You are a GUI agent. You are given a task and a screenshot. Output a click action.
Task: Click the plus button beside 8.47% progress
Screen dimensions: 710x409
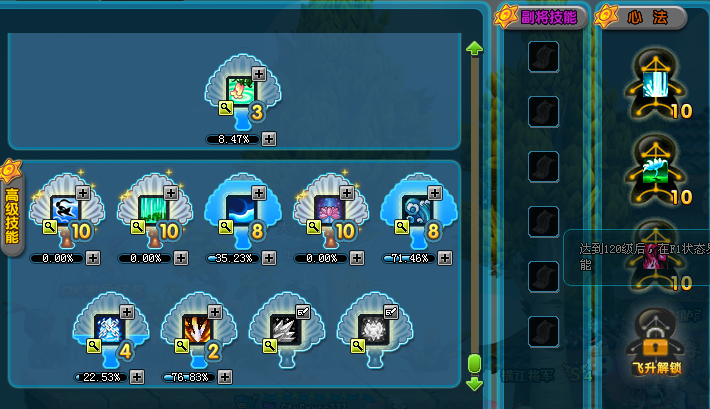pyautogui.click(x=269, y=139)
